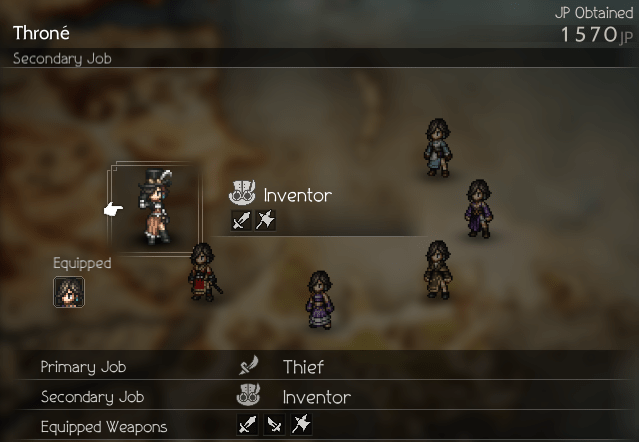Pick the job costume in the blue-grey tunic
639x442 pixels.
(435, 147)
